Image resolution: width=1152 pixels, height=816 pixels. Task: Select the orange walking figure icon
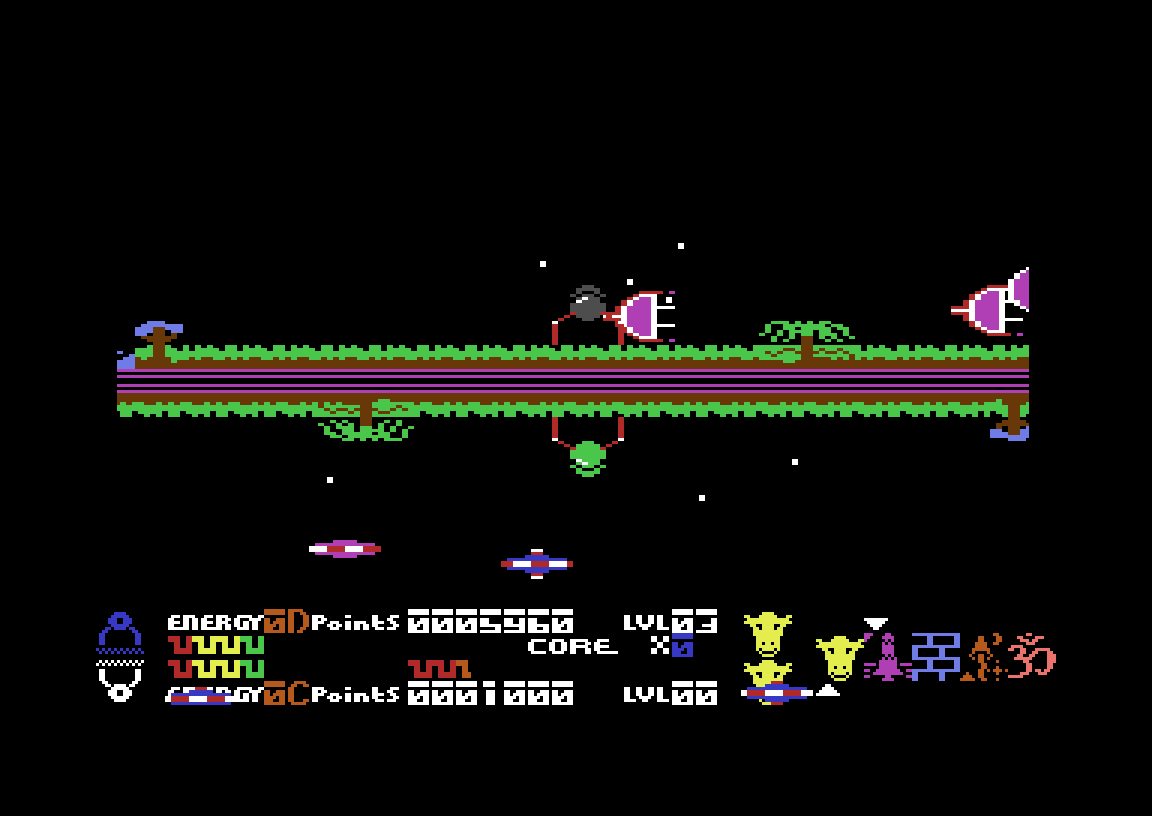(983, 658)
